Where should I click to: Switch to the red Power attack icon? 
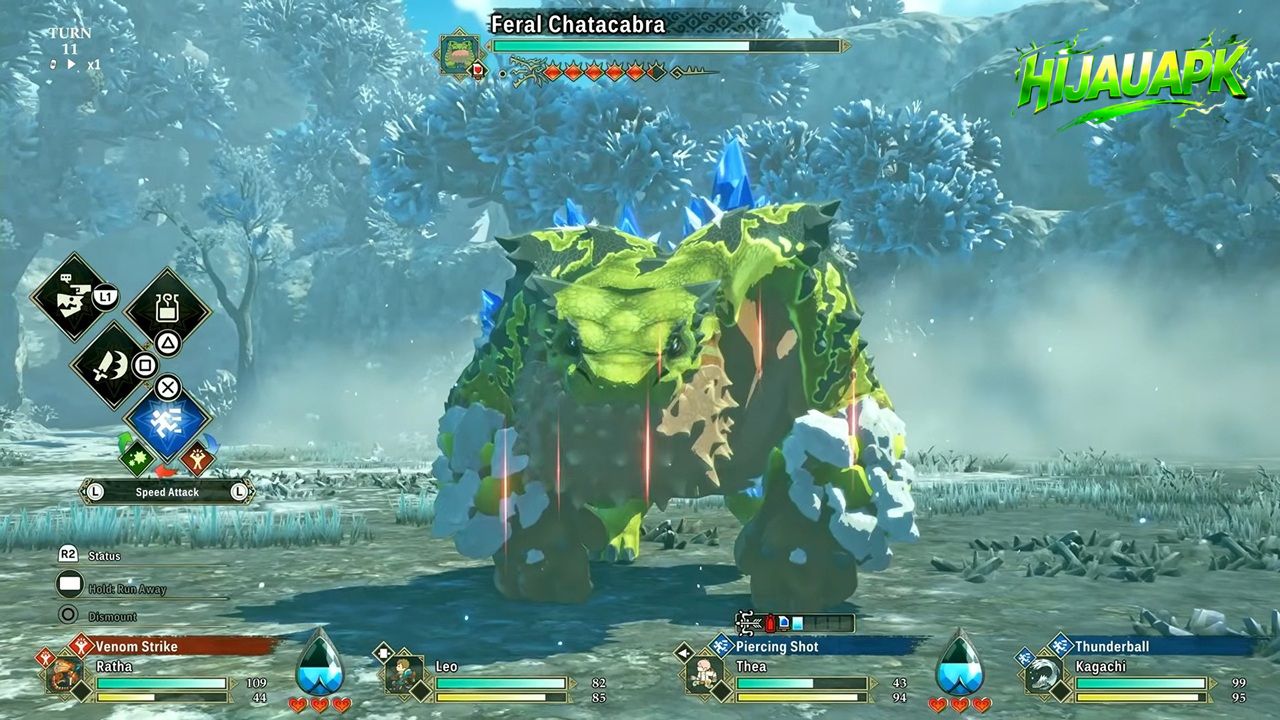(x=198, y=458)
